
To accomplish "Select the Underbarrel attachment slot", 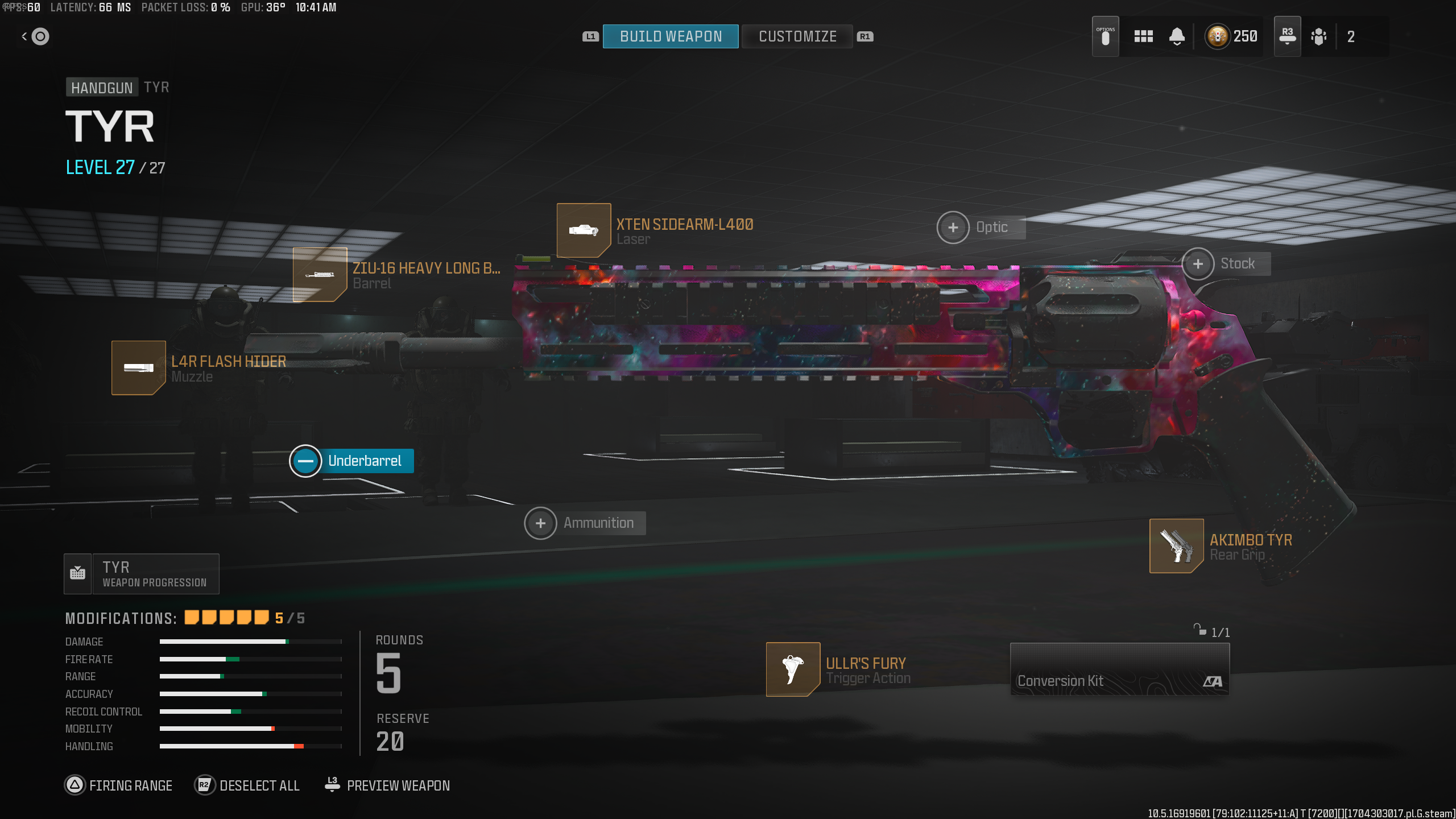I will click(306, 461).
